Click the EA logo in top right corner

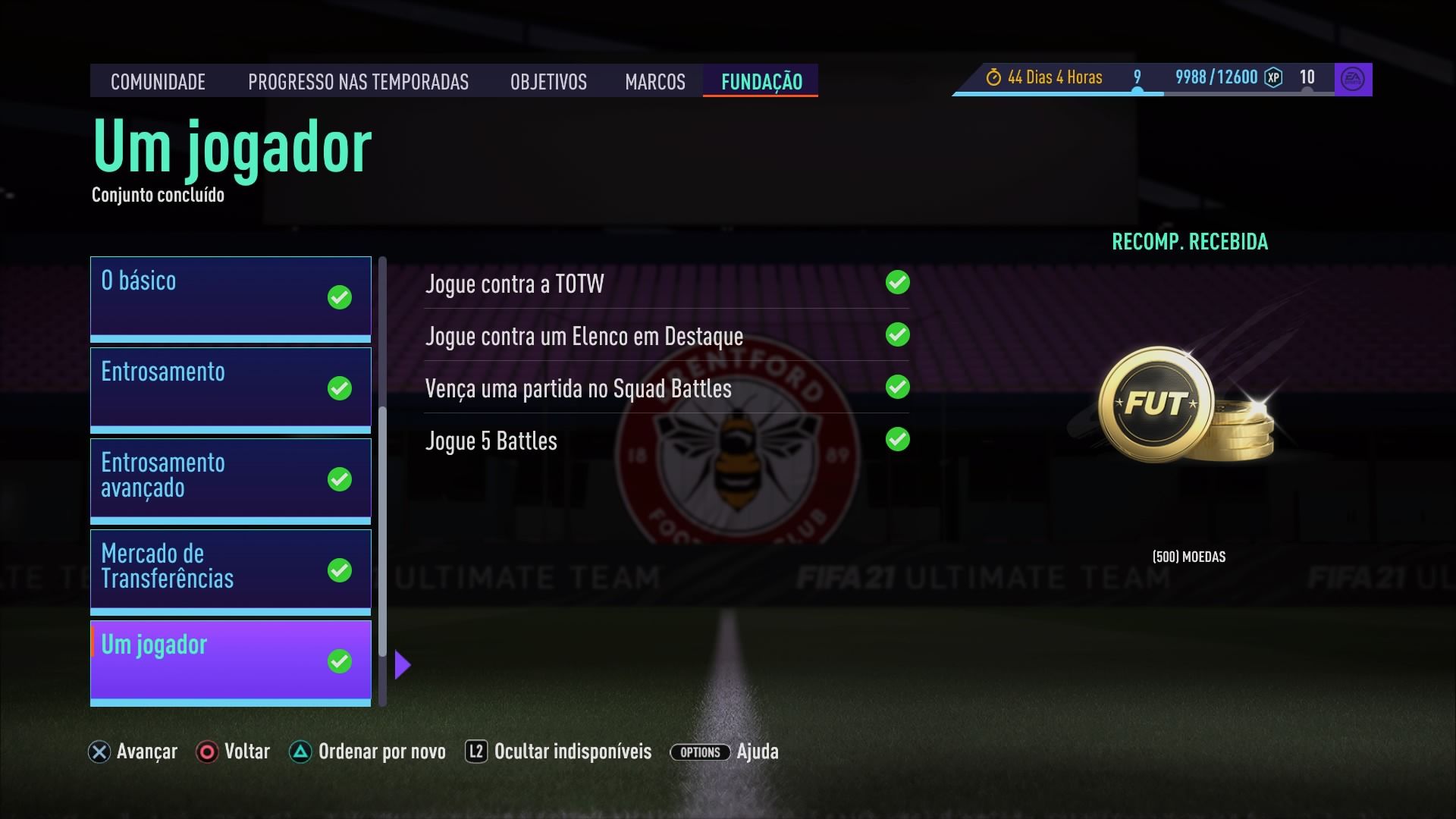[1354, 77]
